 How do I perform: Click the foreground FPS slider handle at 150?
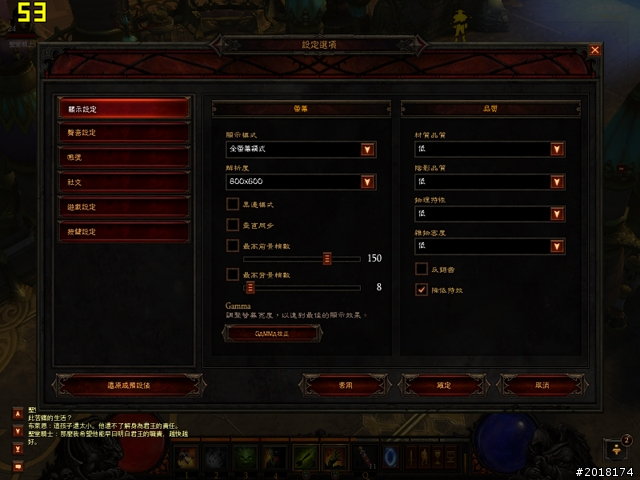[327, 258]
